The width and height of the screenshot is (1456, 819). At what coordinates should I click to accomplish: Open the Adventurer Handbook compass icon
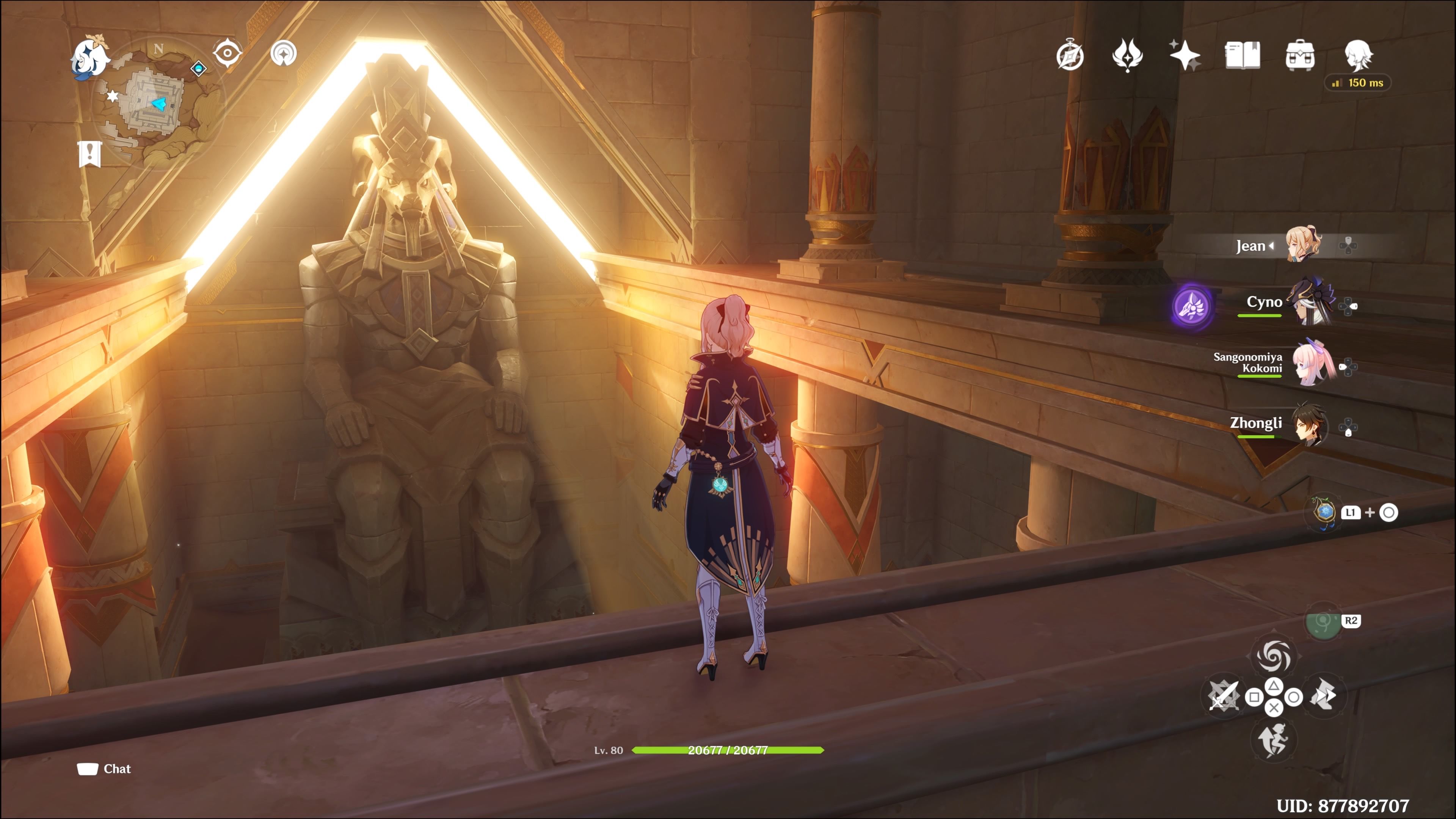pyautogui.click(x=1071, y=56)
